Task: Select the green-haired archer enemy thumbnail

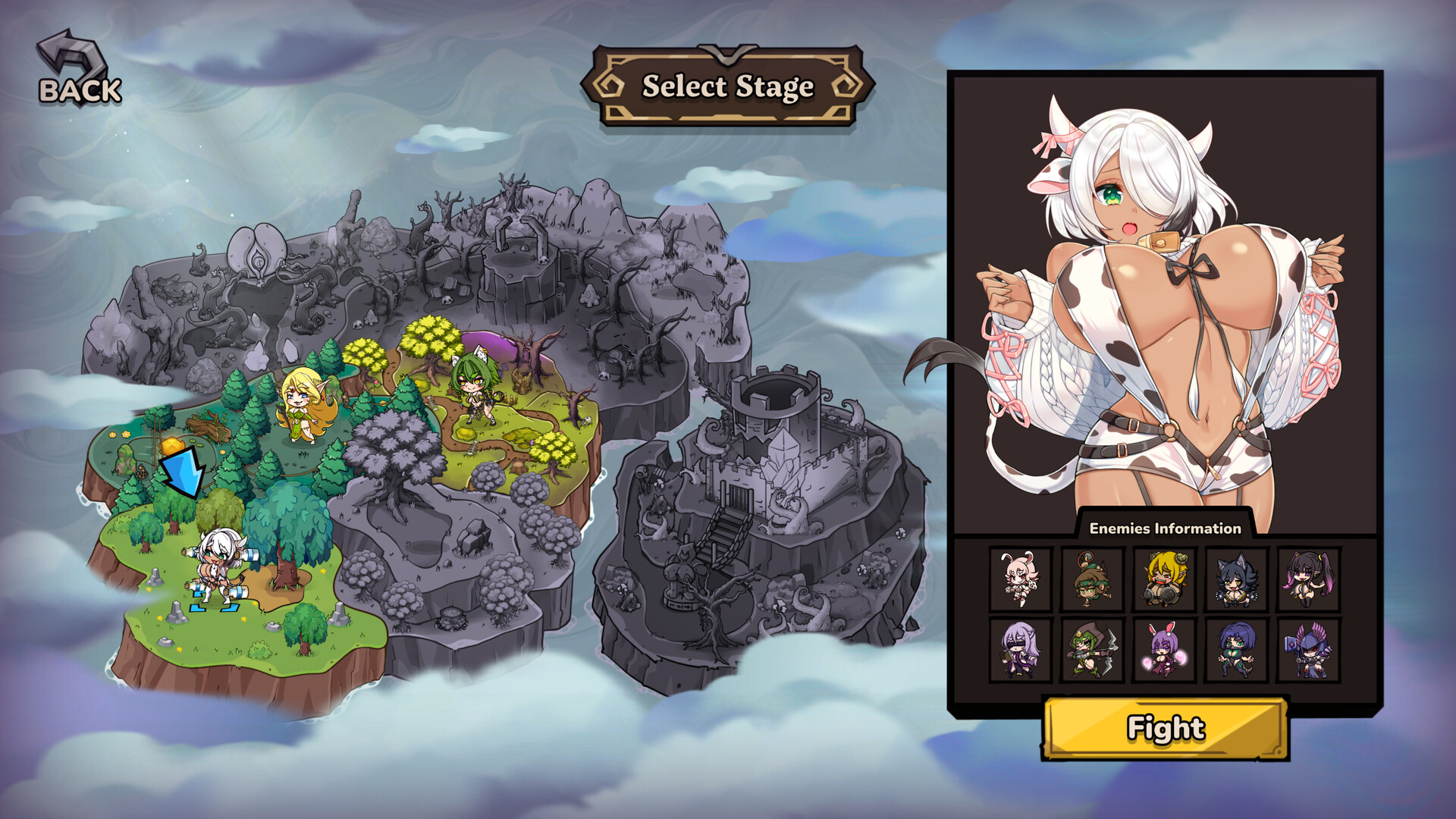Action: 1091,651
